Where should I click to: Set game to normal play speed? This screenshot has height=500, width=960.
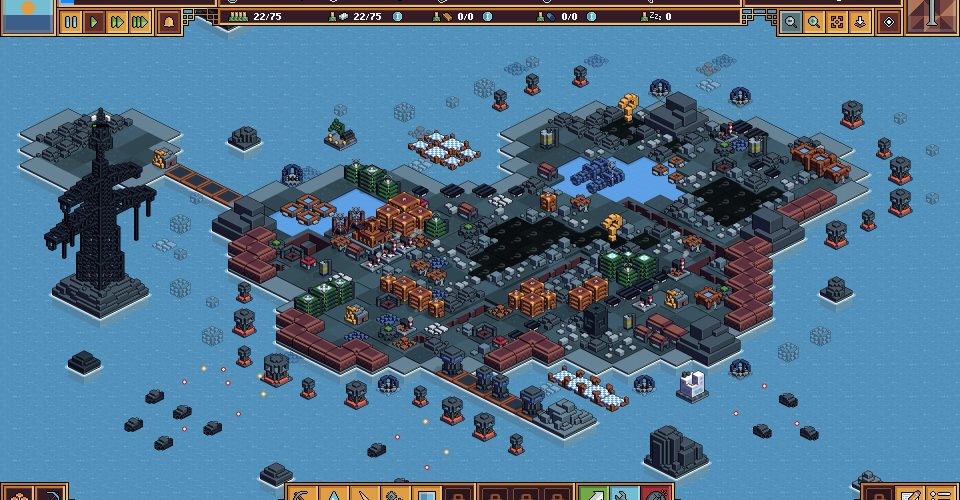coord(94,21)
